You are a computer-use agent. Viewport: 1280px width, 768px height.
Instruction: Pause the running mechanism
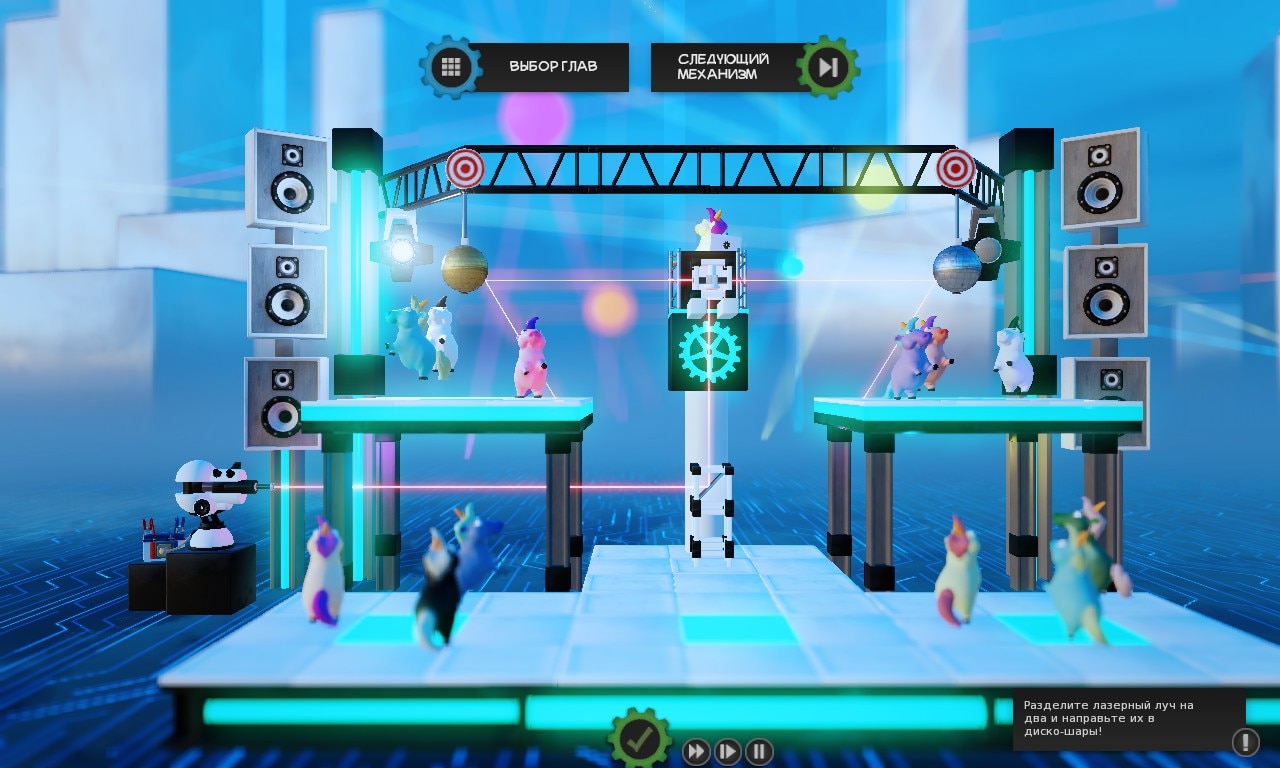(758, 751)
